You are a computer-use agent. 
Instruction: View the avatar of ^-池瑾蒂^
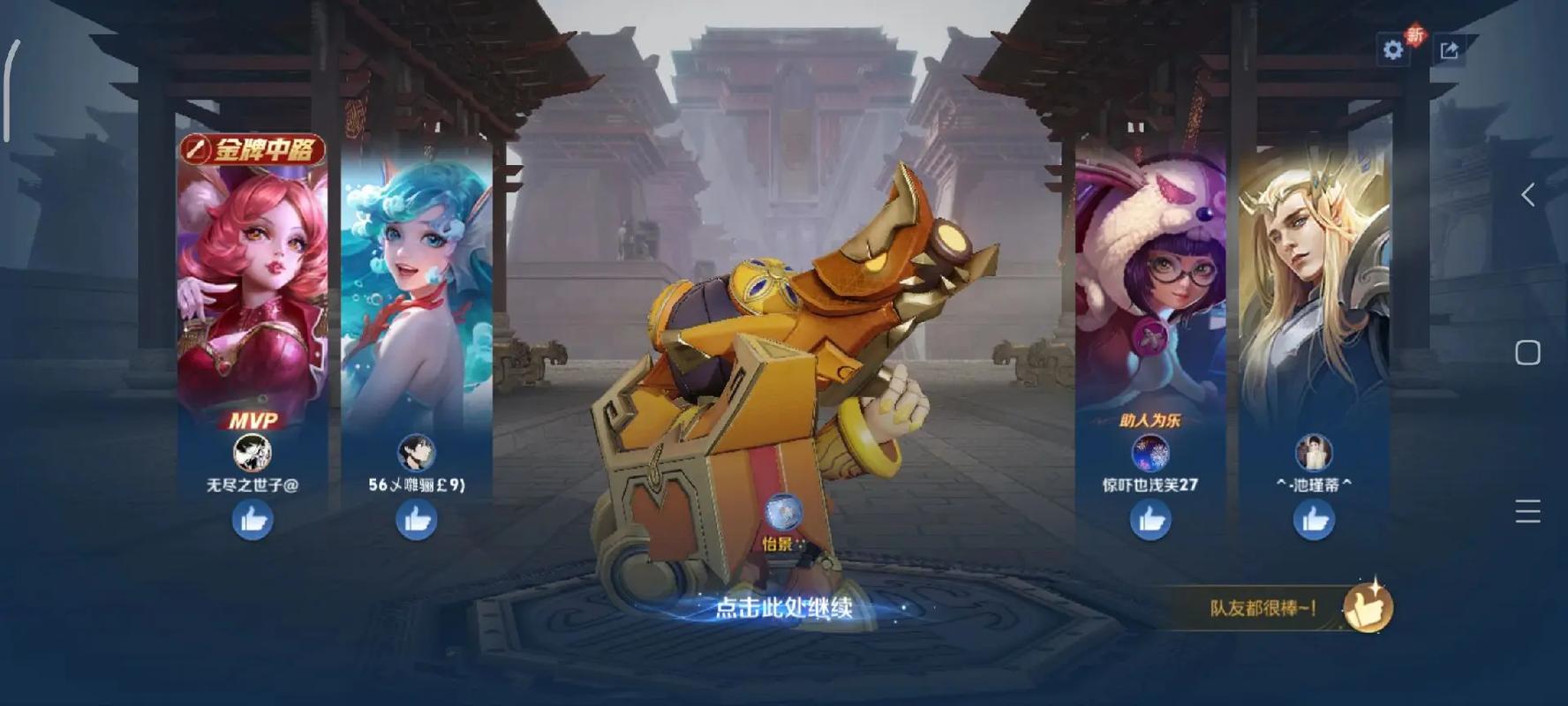(1314, 453)
